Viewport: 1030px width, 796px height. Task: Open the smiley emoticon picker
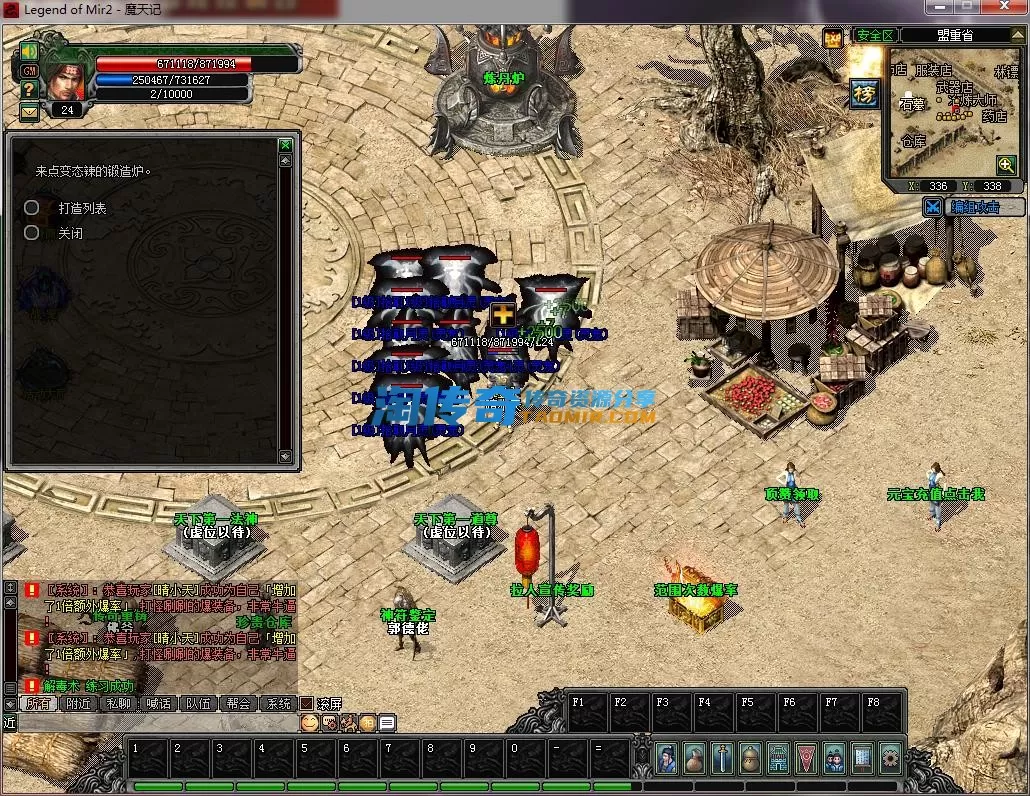coord(309,722)
